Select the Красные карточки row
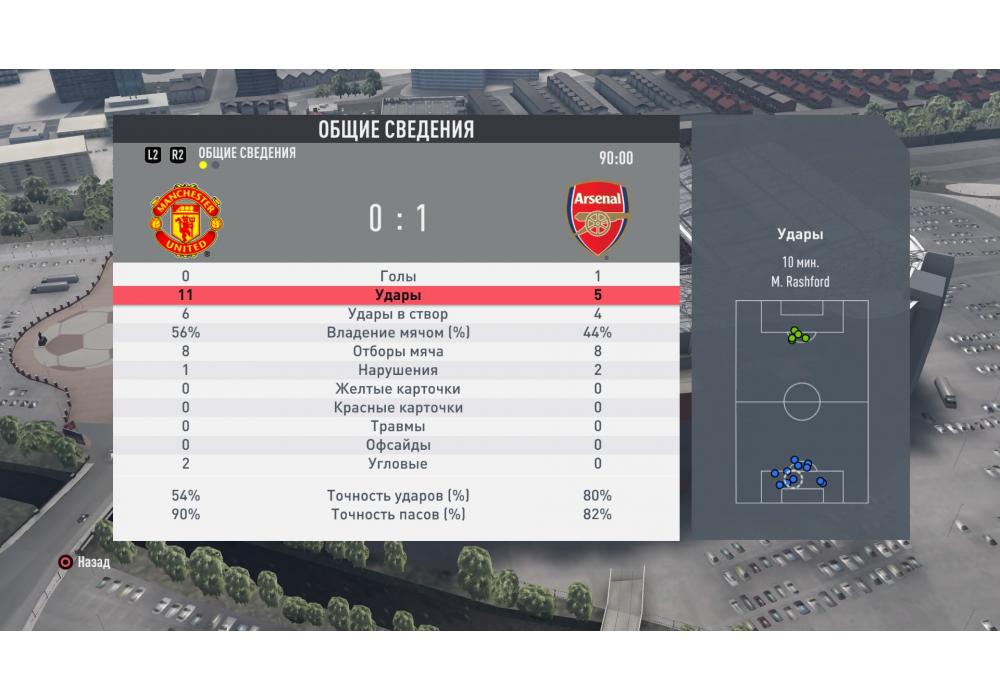The width and height of the screenshot is (1000, 700). point(397,408)
